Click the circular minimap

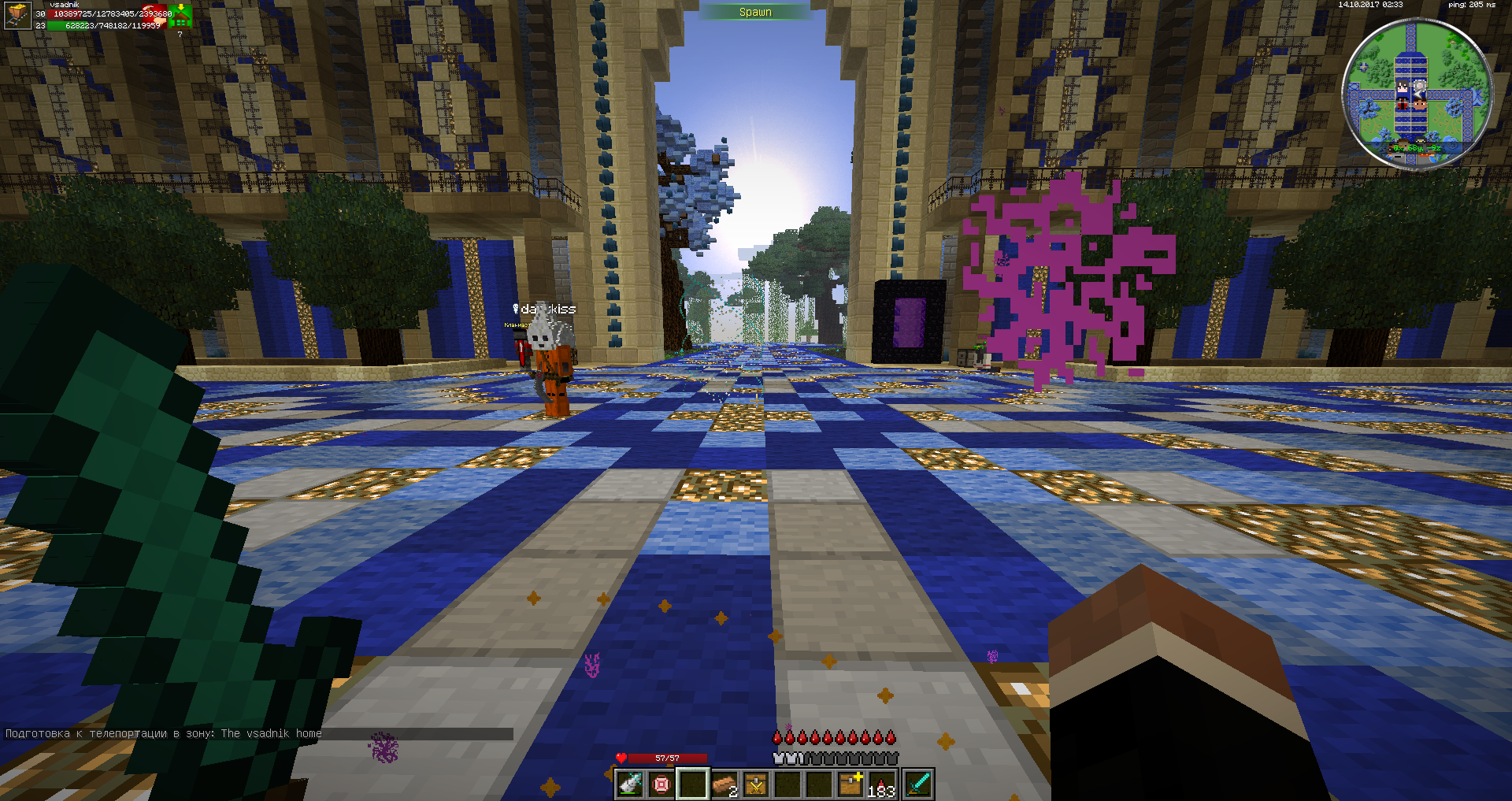1416,93
